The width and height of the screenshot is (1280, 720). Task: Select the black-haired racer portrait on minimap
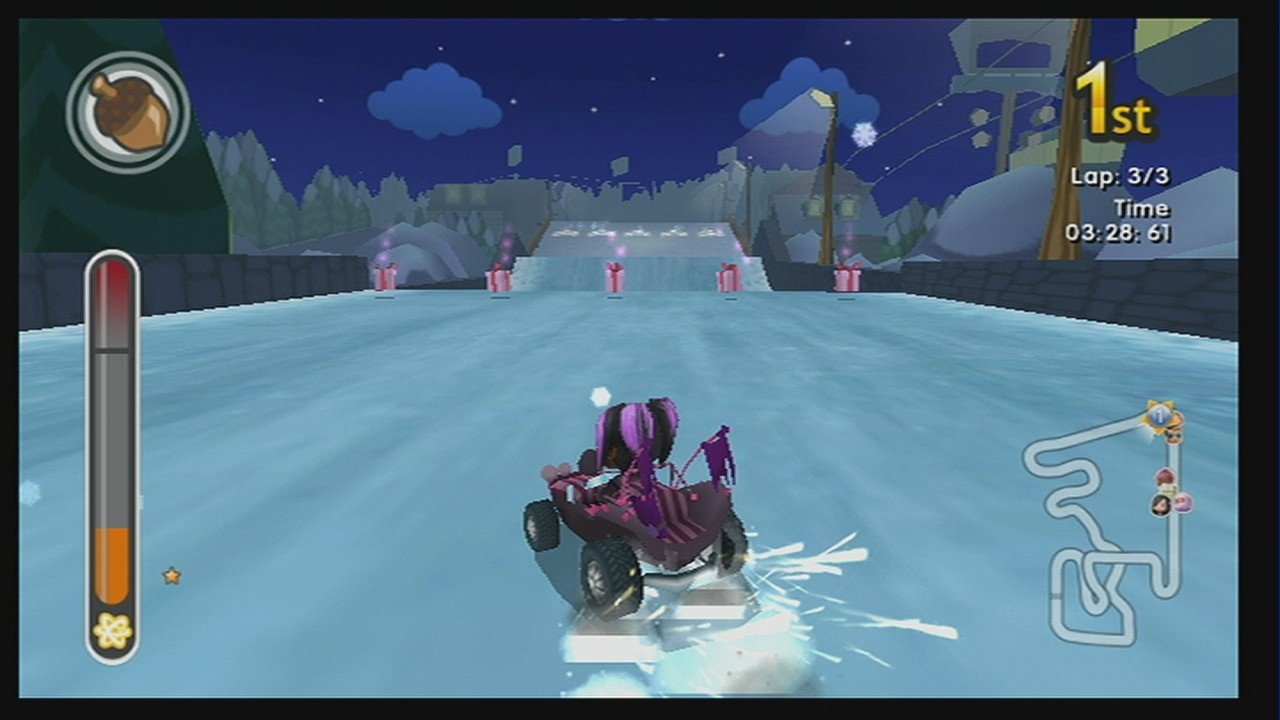click(1160, 503)
